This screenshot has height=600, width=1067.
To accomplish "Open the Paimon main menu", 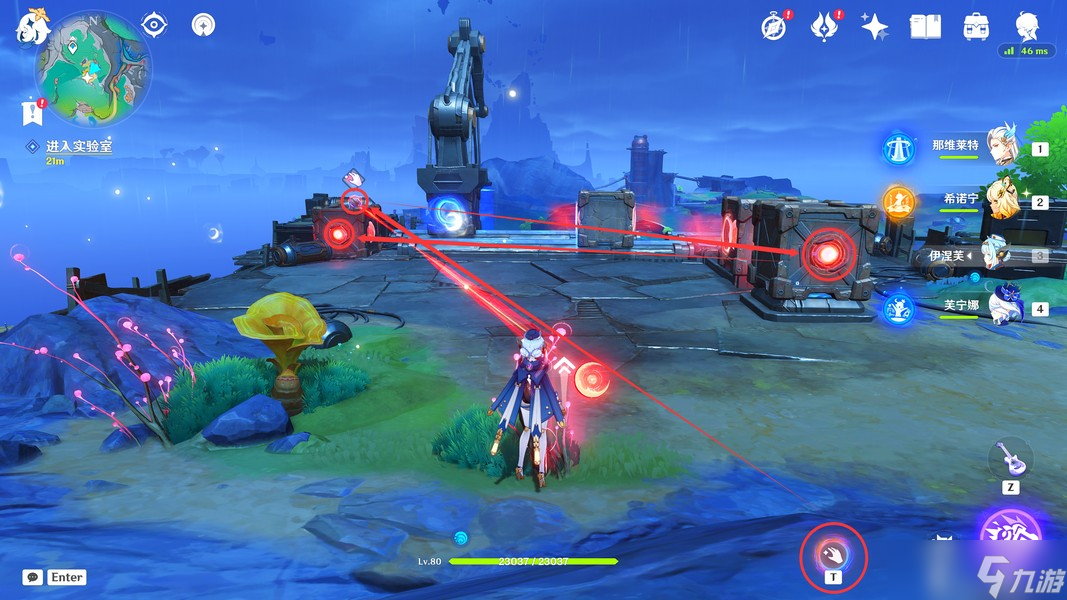I will coord(32,27).
